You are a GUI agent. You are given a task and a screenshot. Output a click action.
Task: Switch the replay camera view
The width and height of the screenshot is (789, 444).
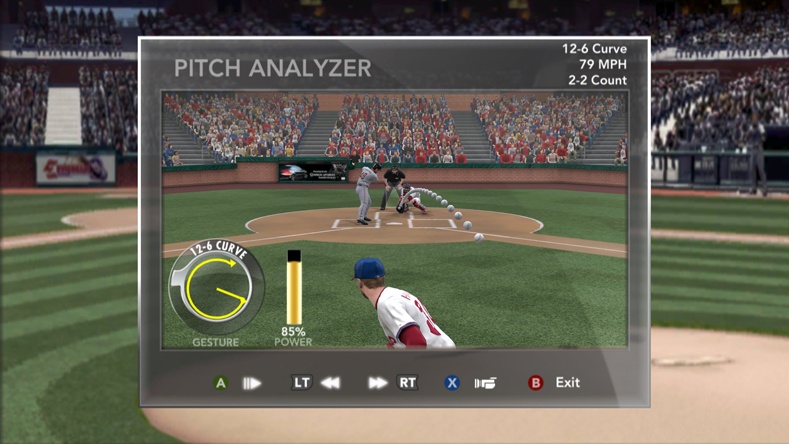(485, 383)
